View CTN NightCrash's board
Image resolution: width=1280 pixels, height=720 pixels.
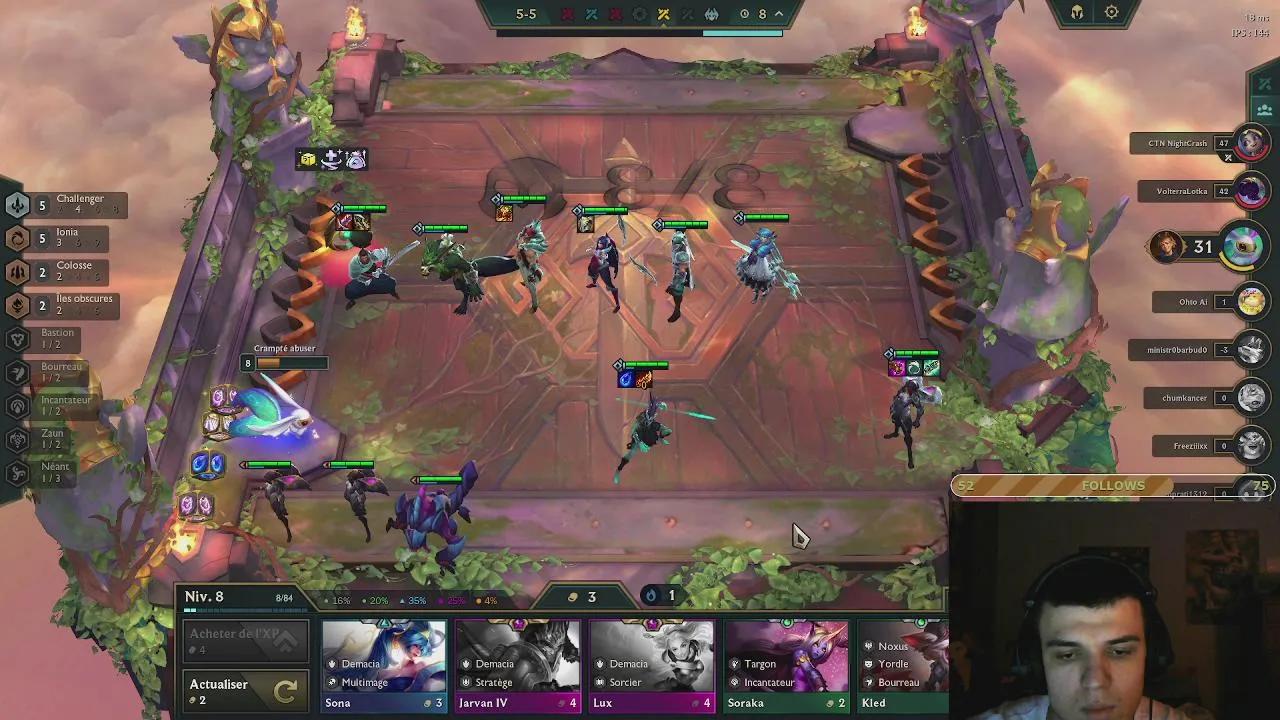coord(1251,143)
